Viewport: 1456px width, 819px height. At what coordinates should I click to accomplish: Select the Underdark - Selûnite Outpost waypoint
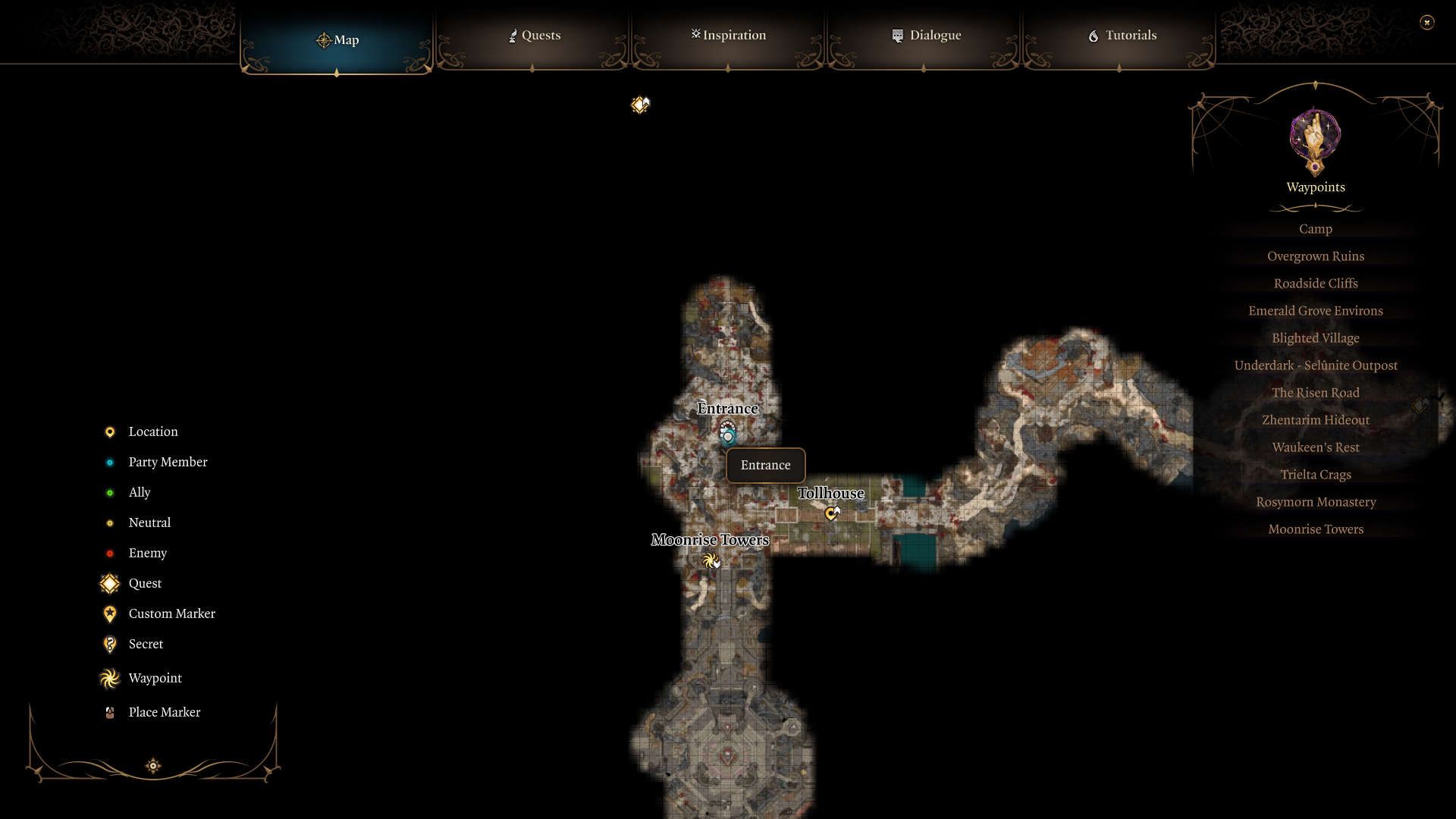click(1316, 365)
